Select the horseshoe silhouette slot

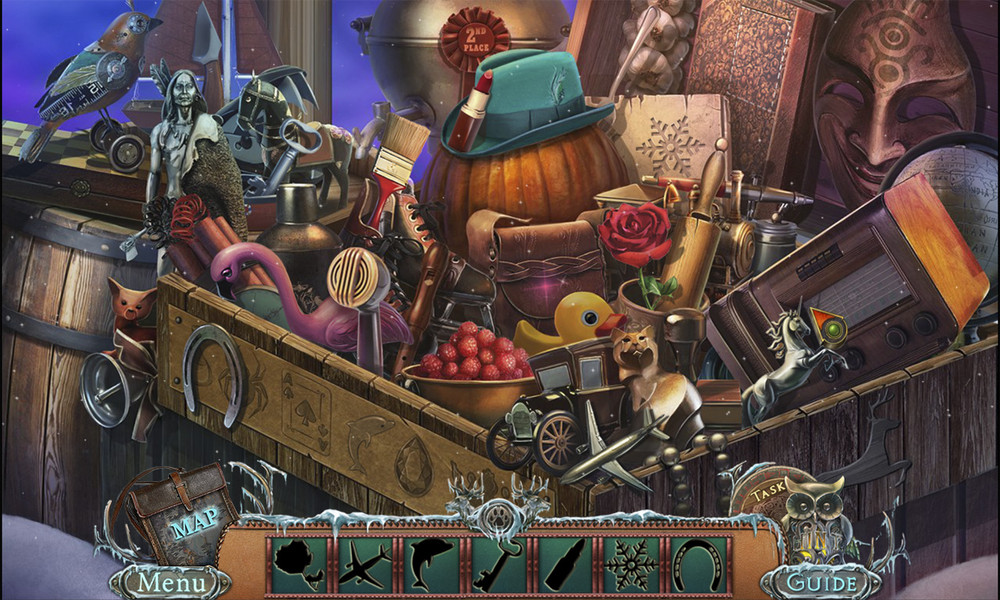click(x=697, y=565)
